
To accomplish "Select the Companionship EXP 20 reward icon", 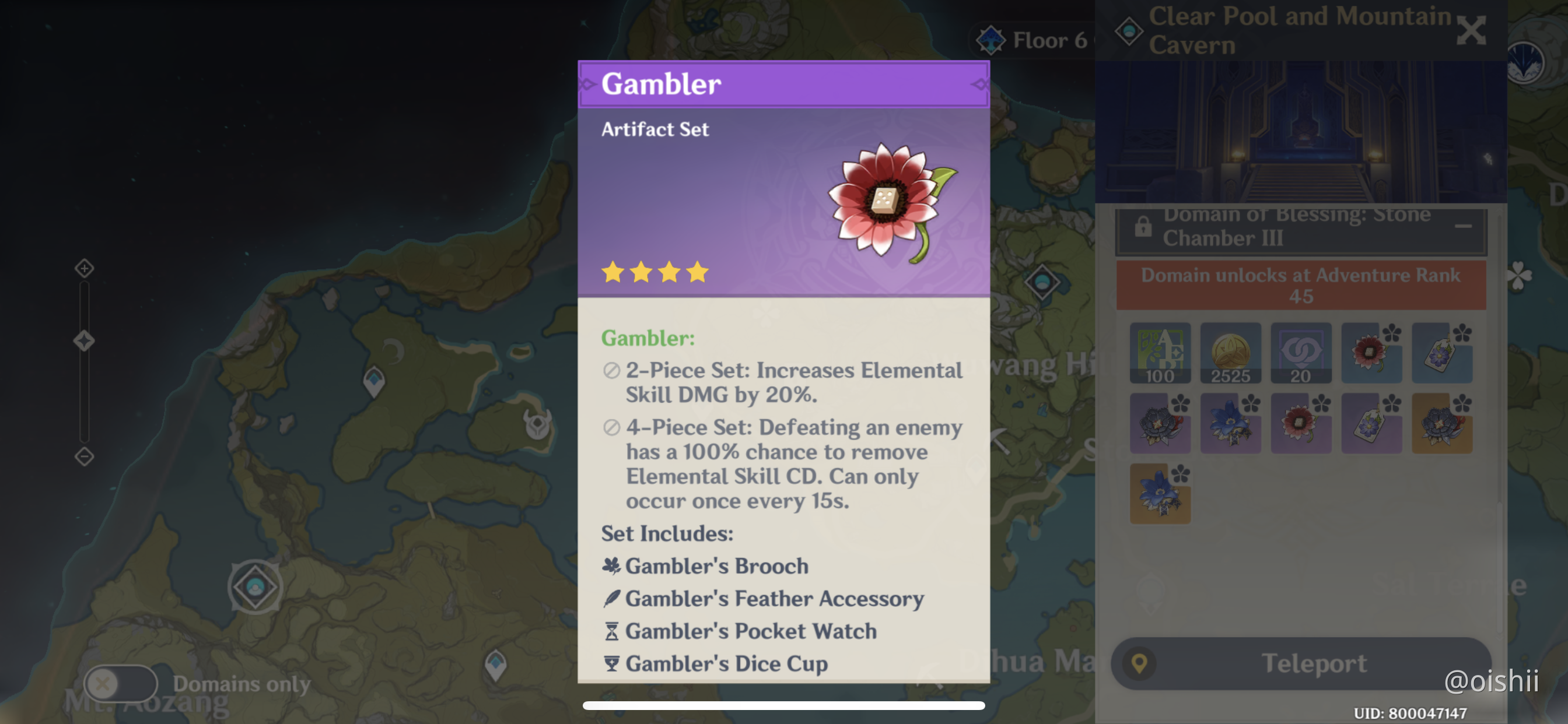I will click(1301, 353).
